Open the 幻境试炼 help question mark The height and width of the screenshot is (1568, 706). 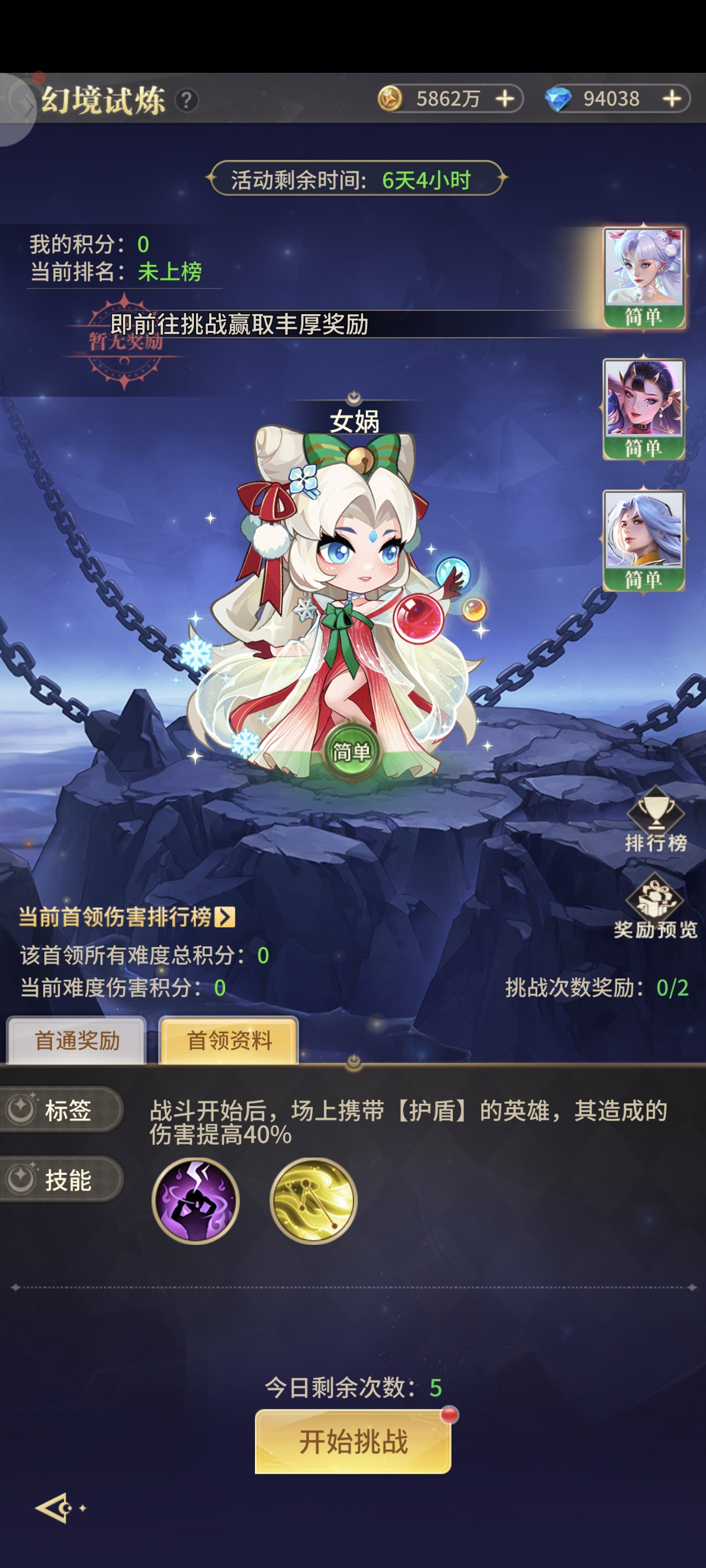(x=187, y=100)
